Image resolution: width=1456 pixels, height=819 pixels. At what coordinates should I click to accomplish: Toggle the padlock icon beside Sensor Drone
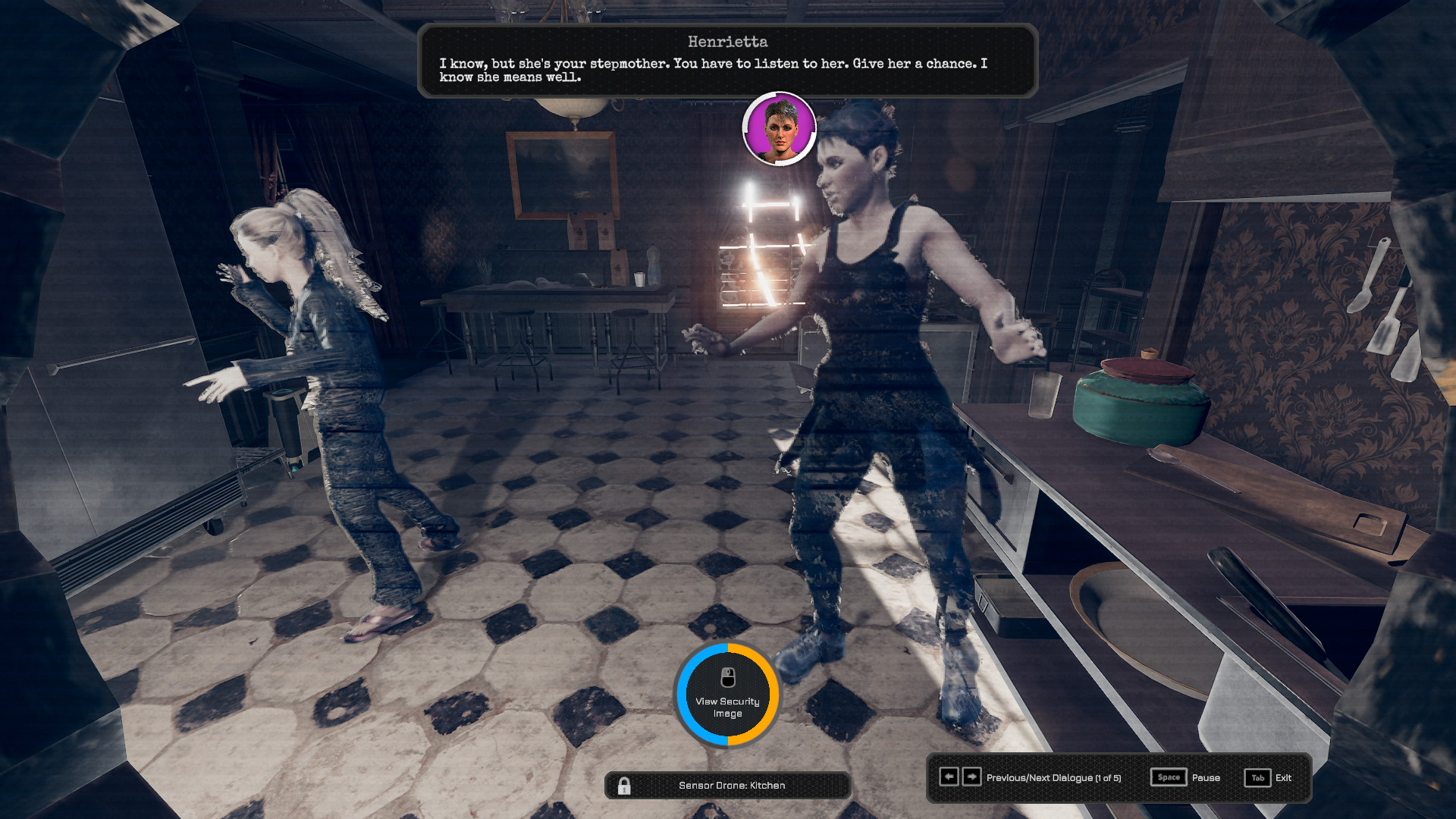pyautogui.click(x=624, y=786)
